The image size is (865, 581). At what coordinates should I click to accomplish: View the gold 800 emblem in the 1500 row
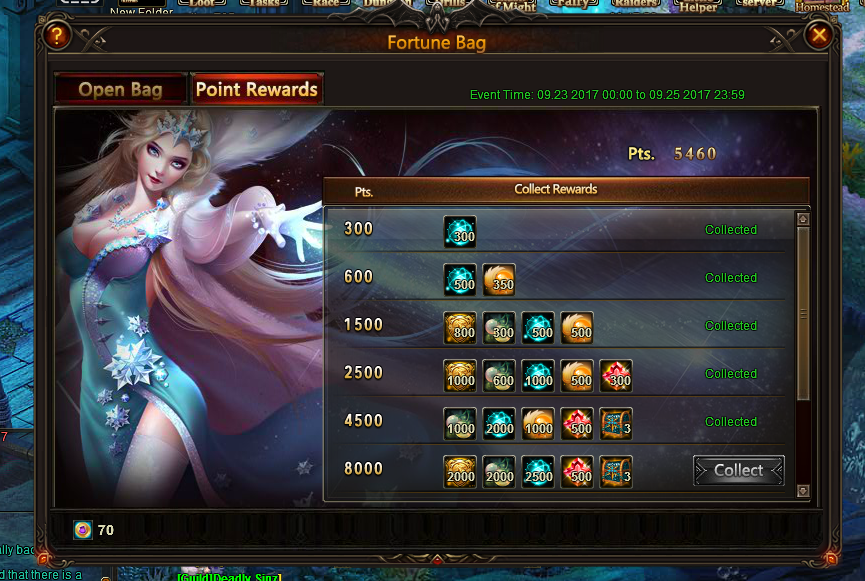(x=460, y=328)
